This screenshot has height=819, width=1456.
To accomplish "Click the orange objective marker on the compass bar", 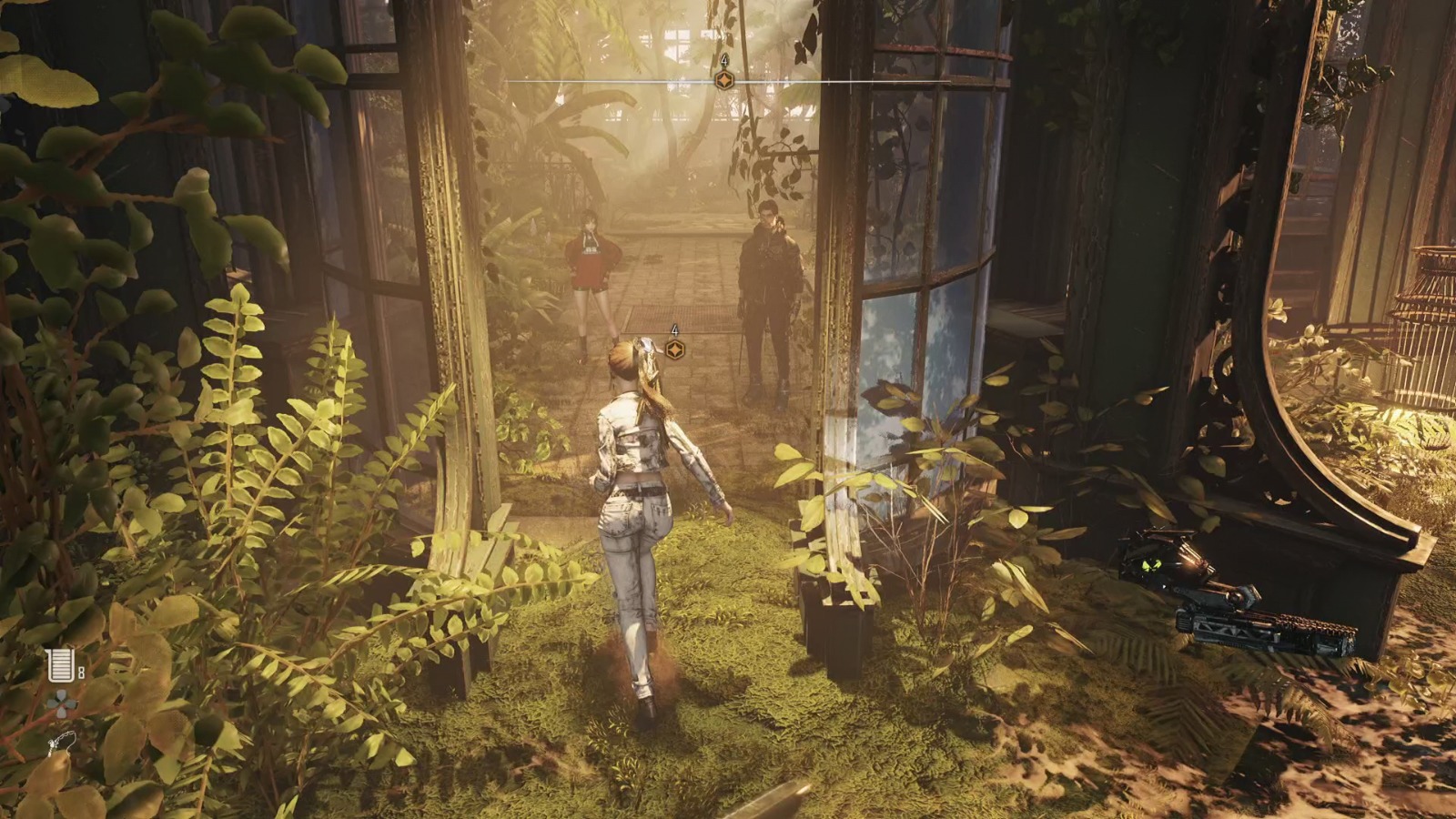I will click(x=724, y=81).
